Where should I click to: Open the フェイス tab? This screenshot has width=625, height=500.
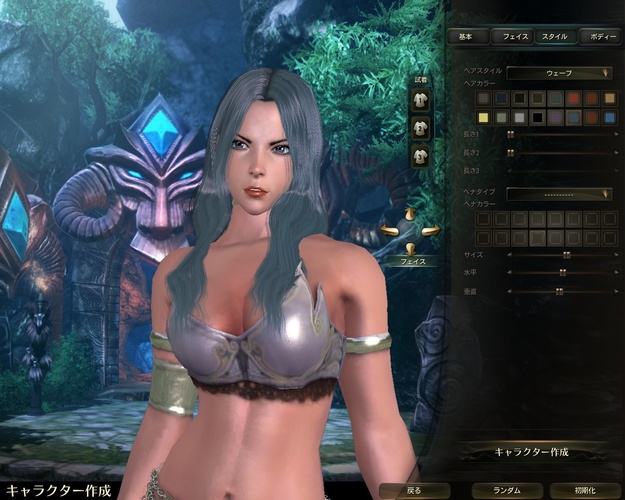(x=515, y=36)
